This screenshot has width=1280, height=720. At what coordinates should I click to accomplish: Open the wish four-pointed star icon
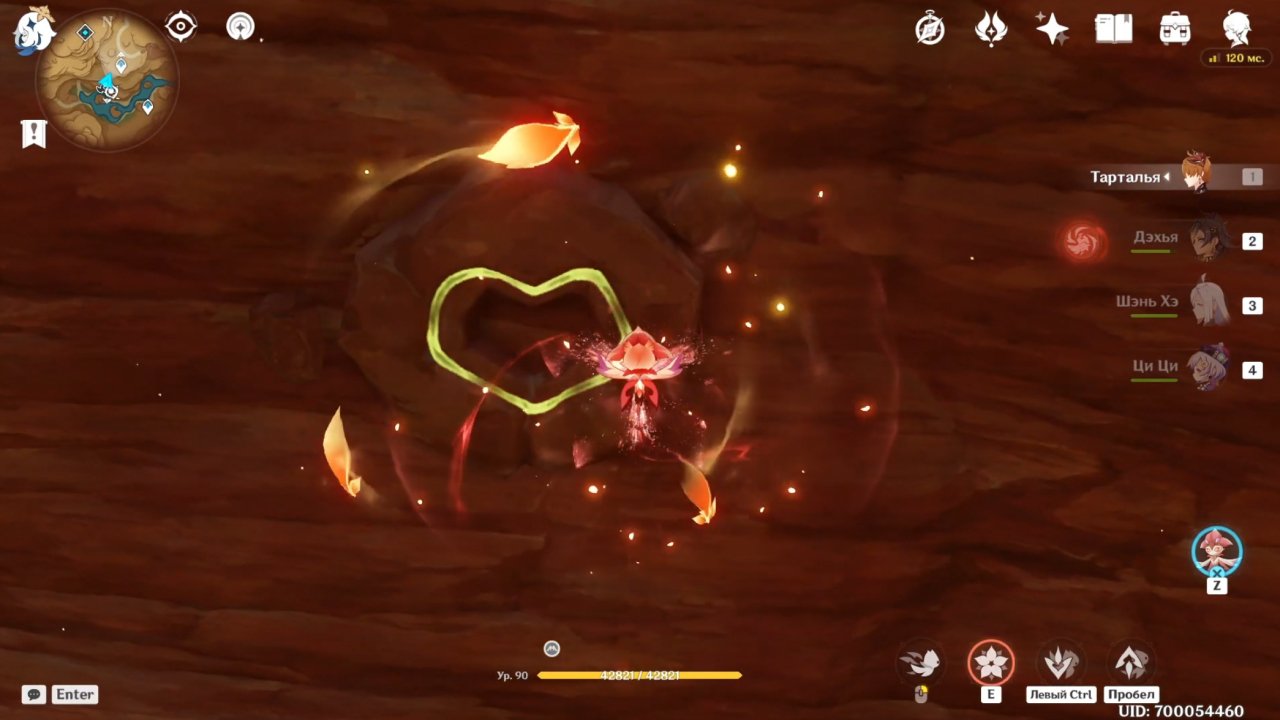tap(1052, 29)
